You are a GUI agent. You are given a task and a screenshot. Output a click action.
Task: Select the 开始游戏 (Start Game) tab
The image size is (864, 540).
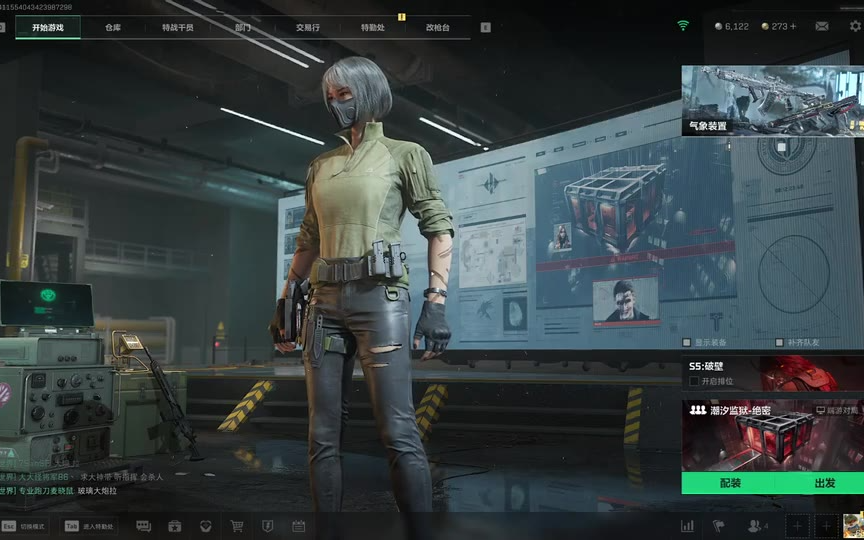click(47, 28)
